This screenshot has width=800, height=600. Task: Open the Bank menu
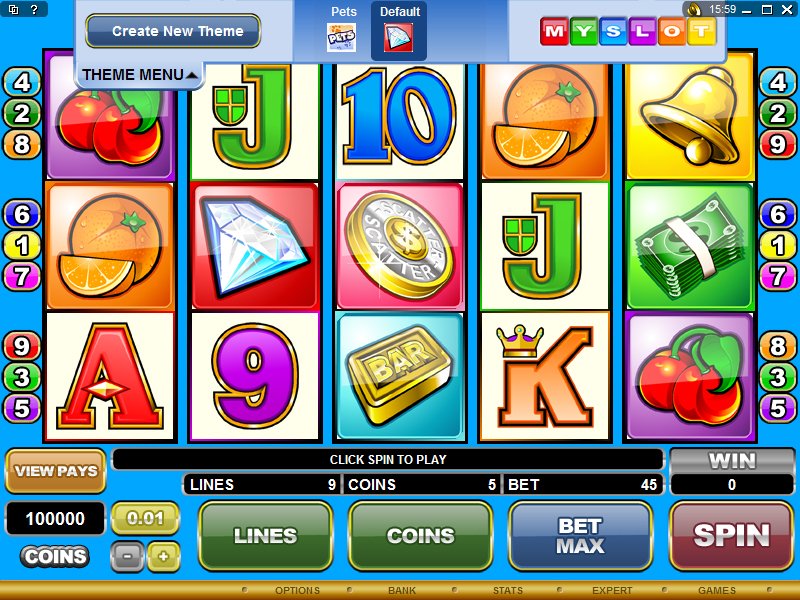402,591
